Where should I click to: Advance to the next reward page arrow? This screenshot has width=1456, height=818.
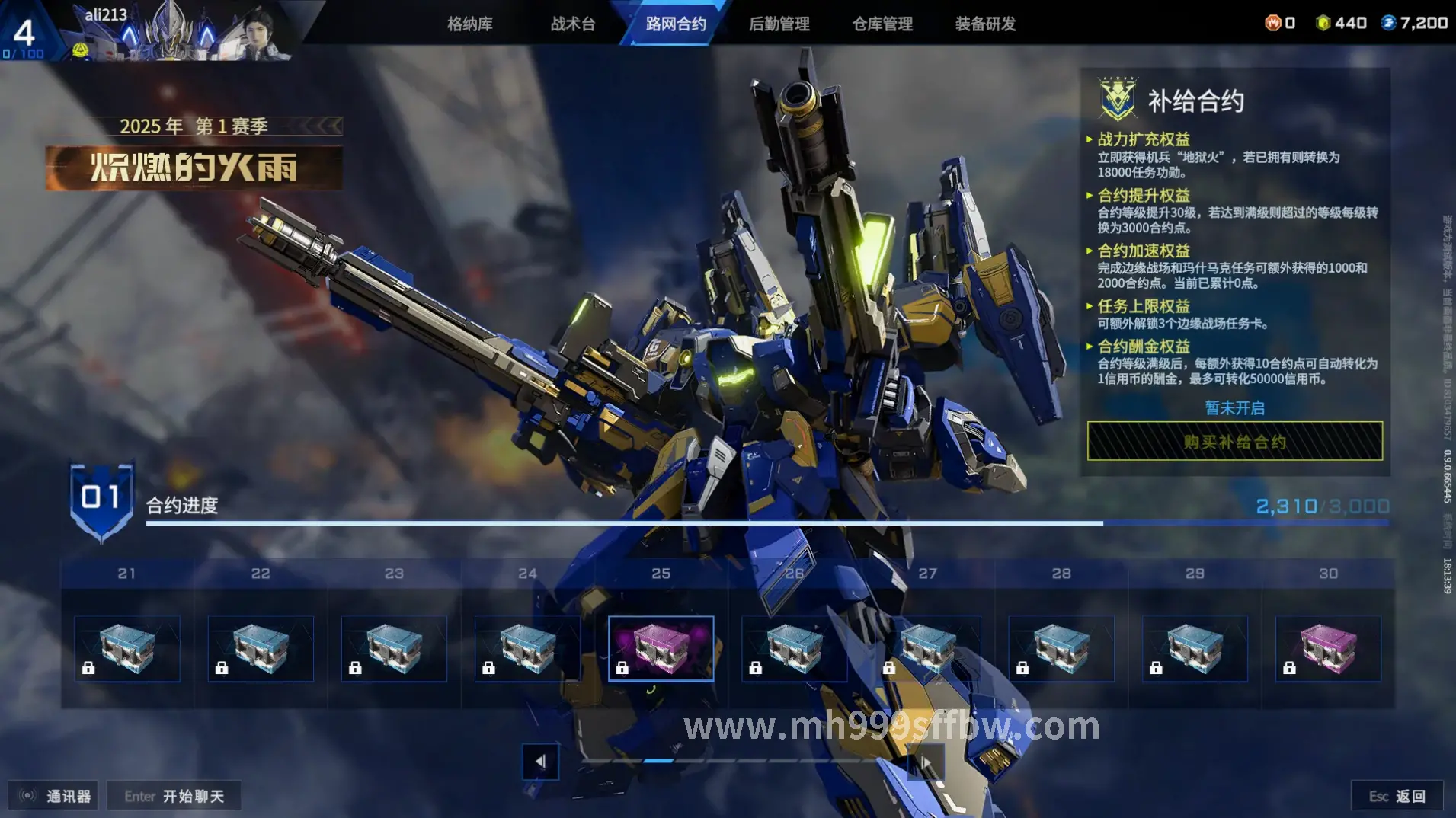tap(926, 762)
